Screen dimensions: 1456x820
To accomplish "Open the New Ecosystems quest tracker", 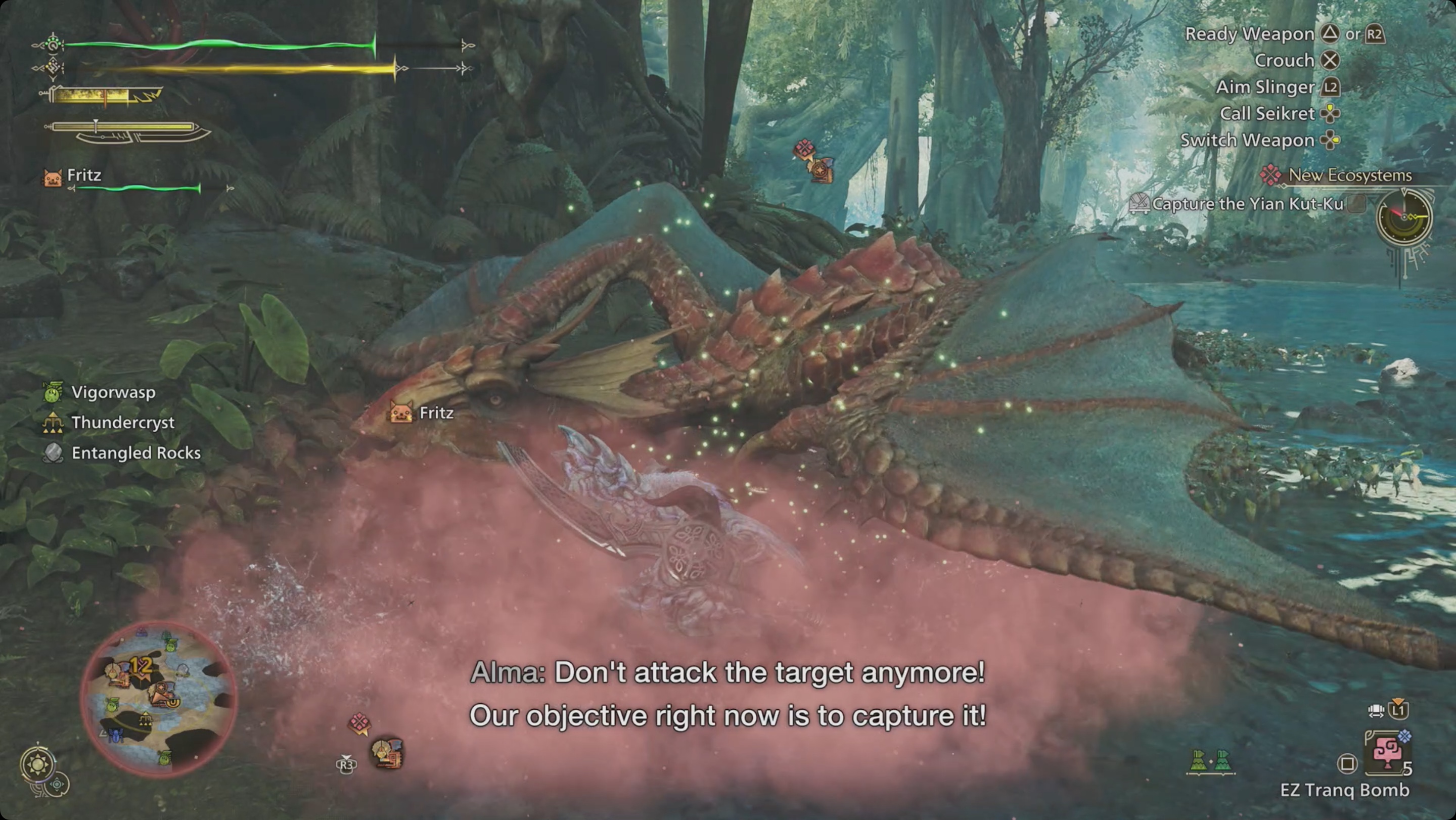I will coord(1349,175).
